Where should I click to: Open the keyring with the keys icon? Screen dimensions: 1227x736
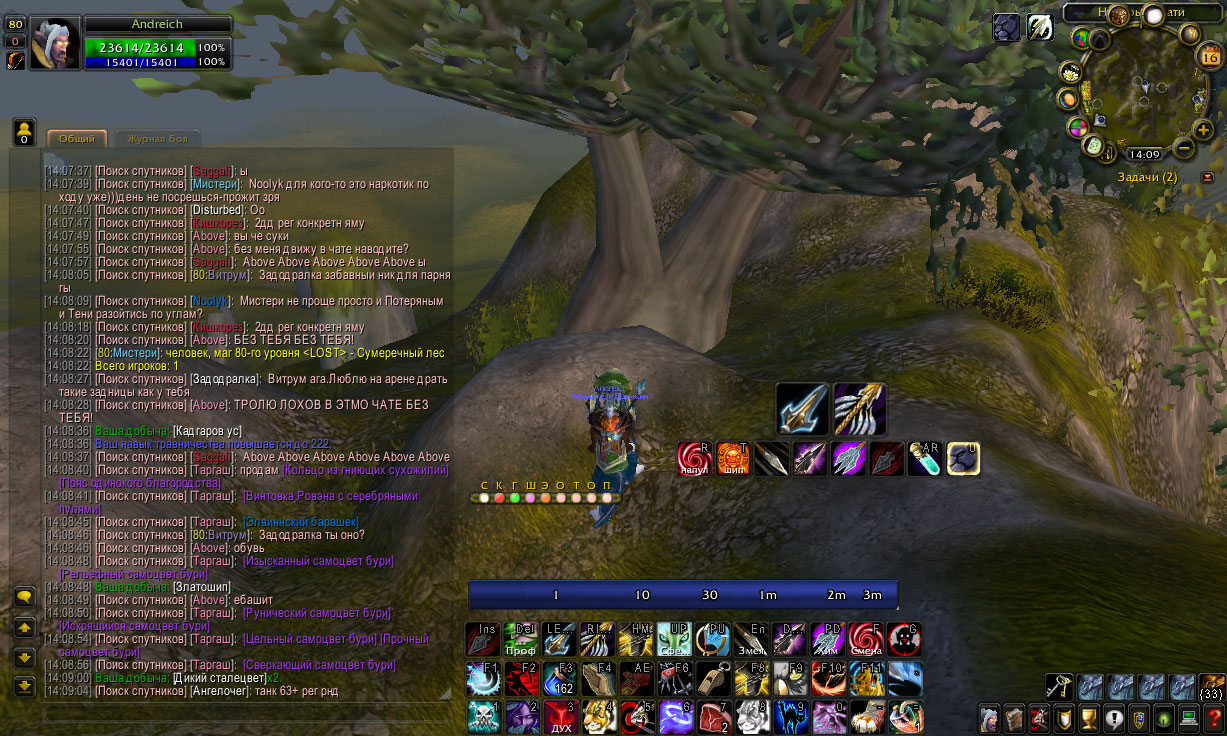(x=1059, y=687)
